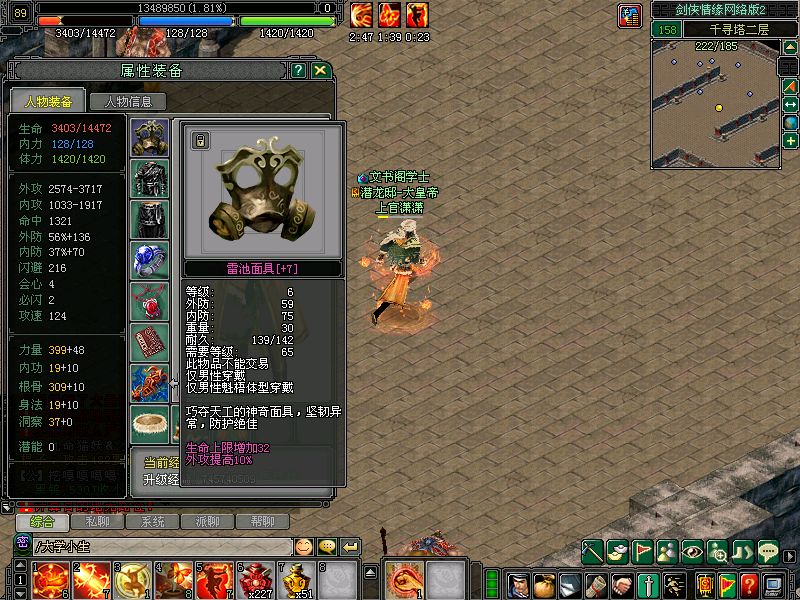Use the golden potion in slot 7
This screenshot has width=800, height=600.
(x=297, y=580)
